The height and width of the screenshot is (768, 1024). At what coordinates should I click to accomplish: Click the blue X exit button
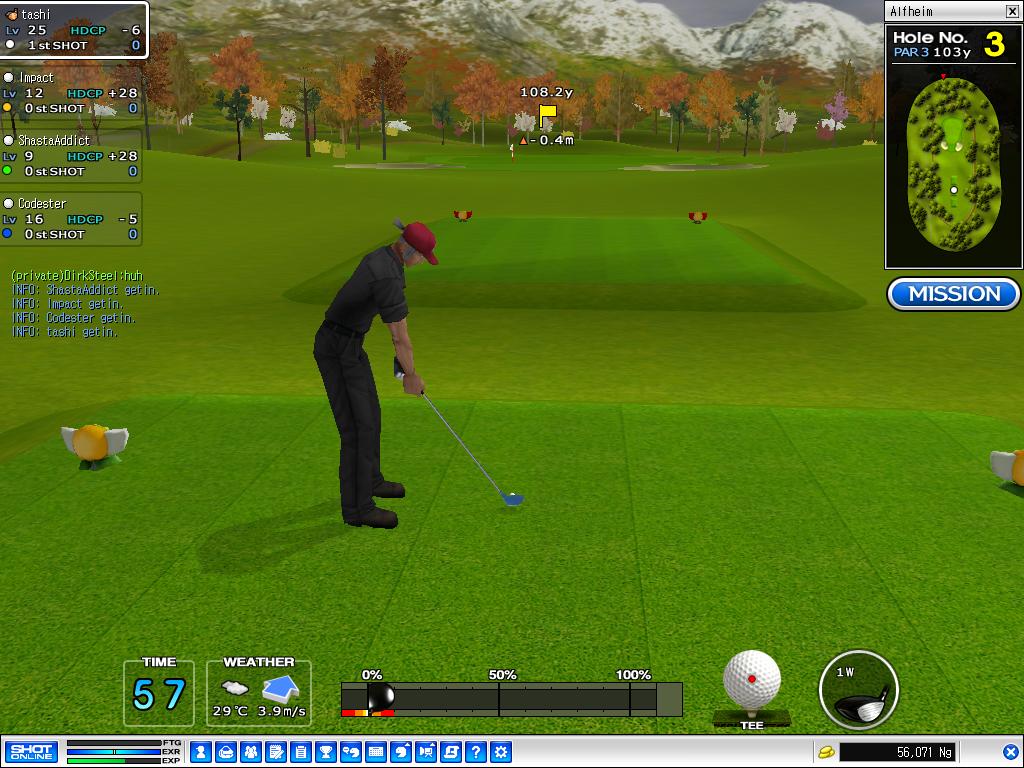(1010, 752)
